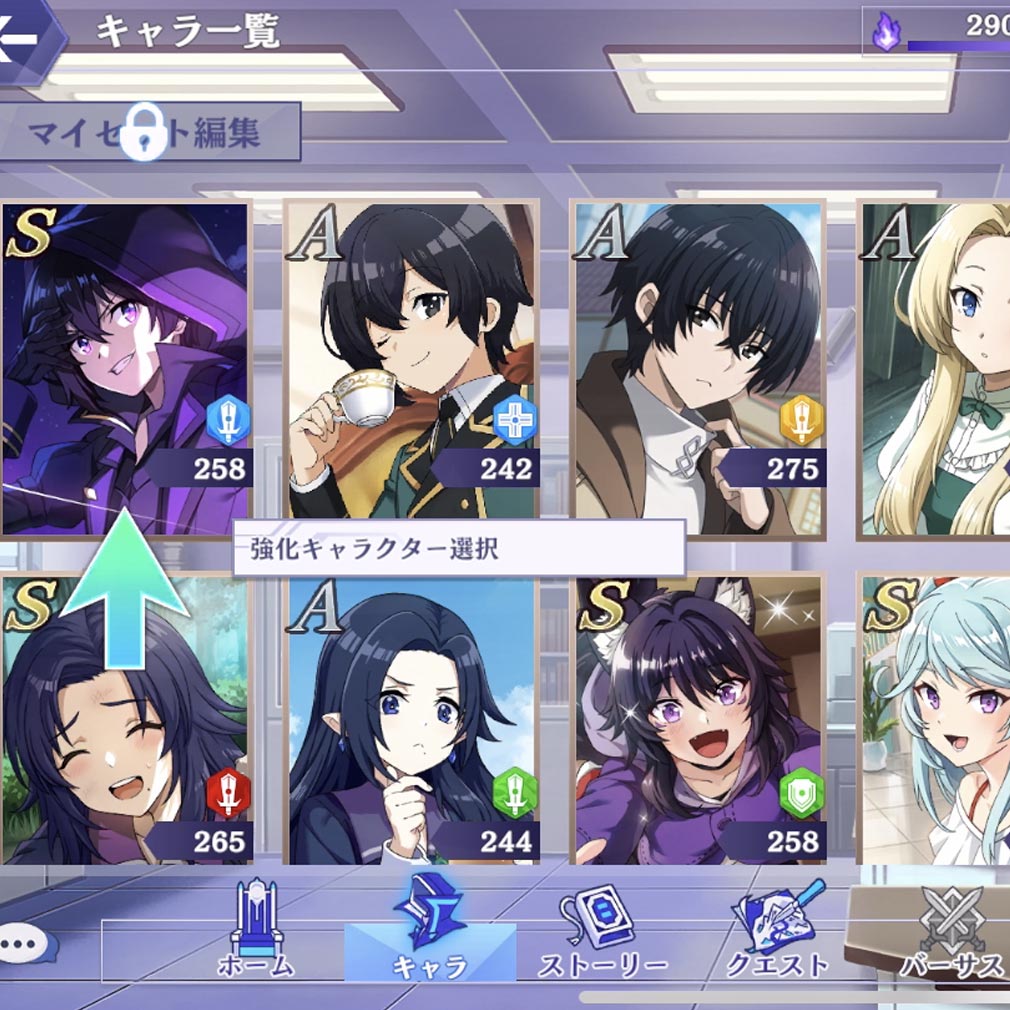This screenshot has width=1010, height=1010.
Task: Select the S-rank hooded character with power 258
Action: click(x=126, y=368)
